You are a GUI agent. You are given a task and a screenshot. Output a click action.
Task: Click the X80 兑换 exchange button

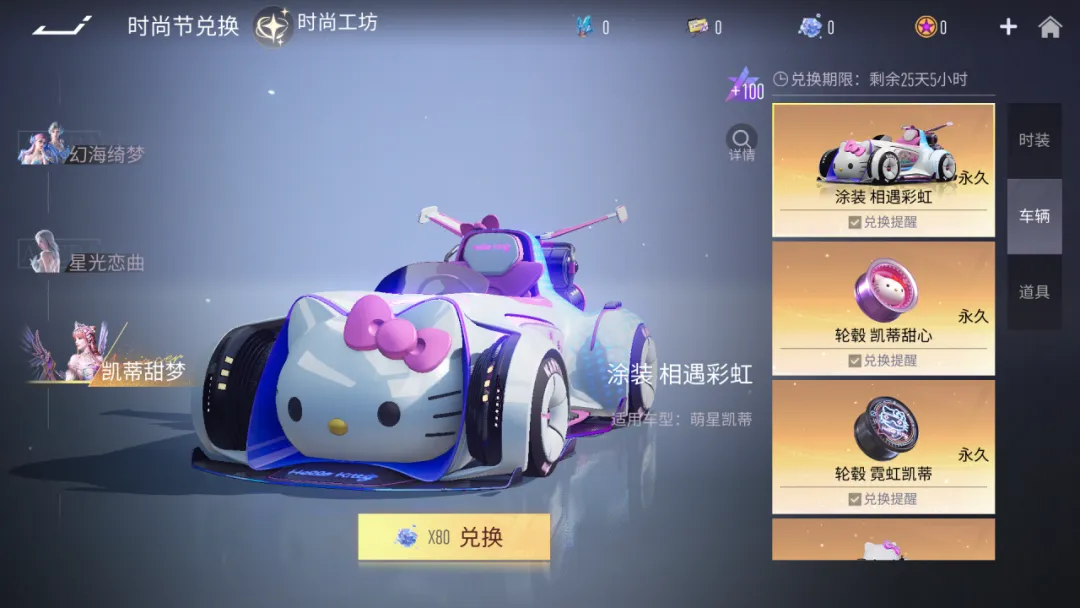[454, 537]
